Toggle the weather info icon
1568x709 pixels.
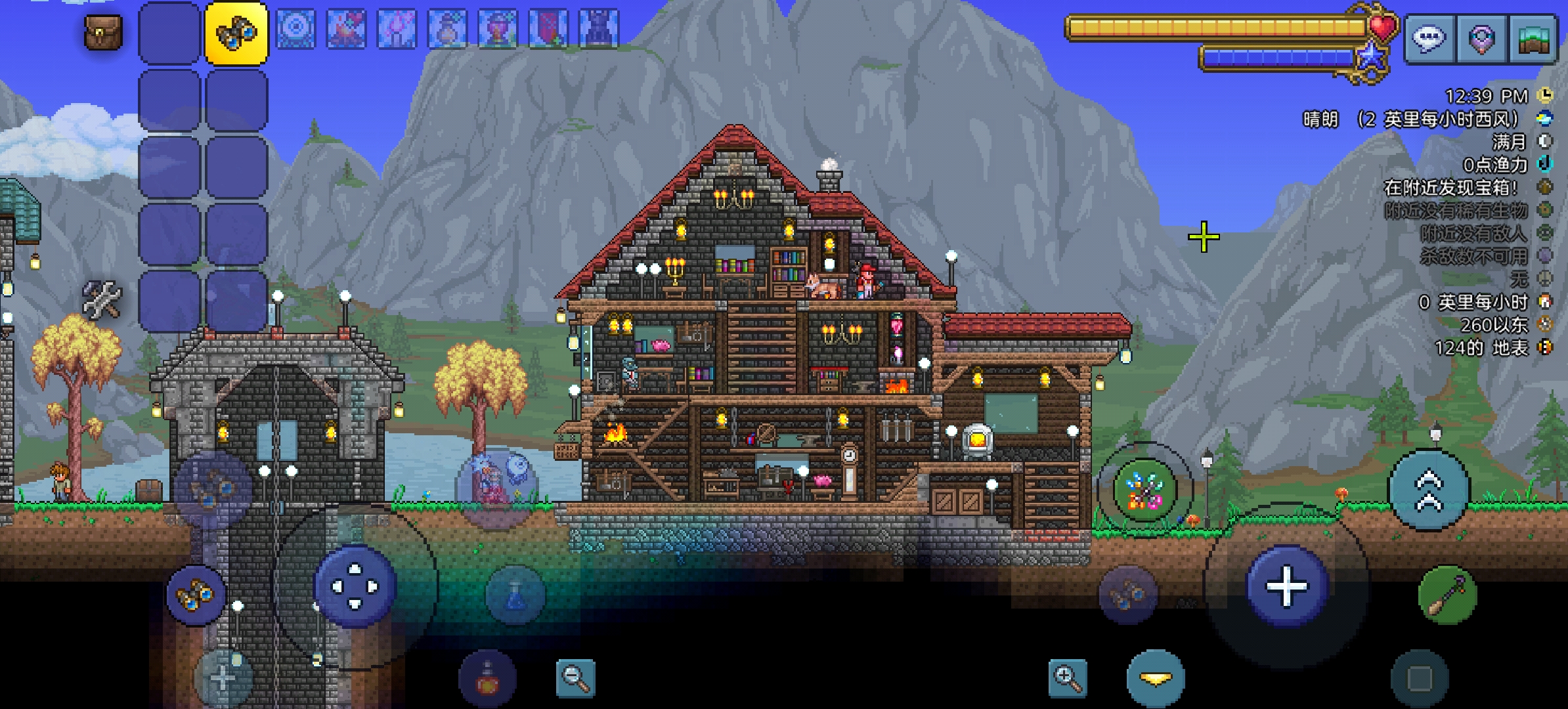coord(1546,119)
